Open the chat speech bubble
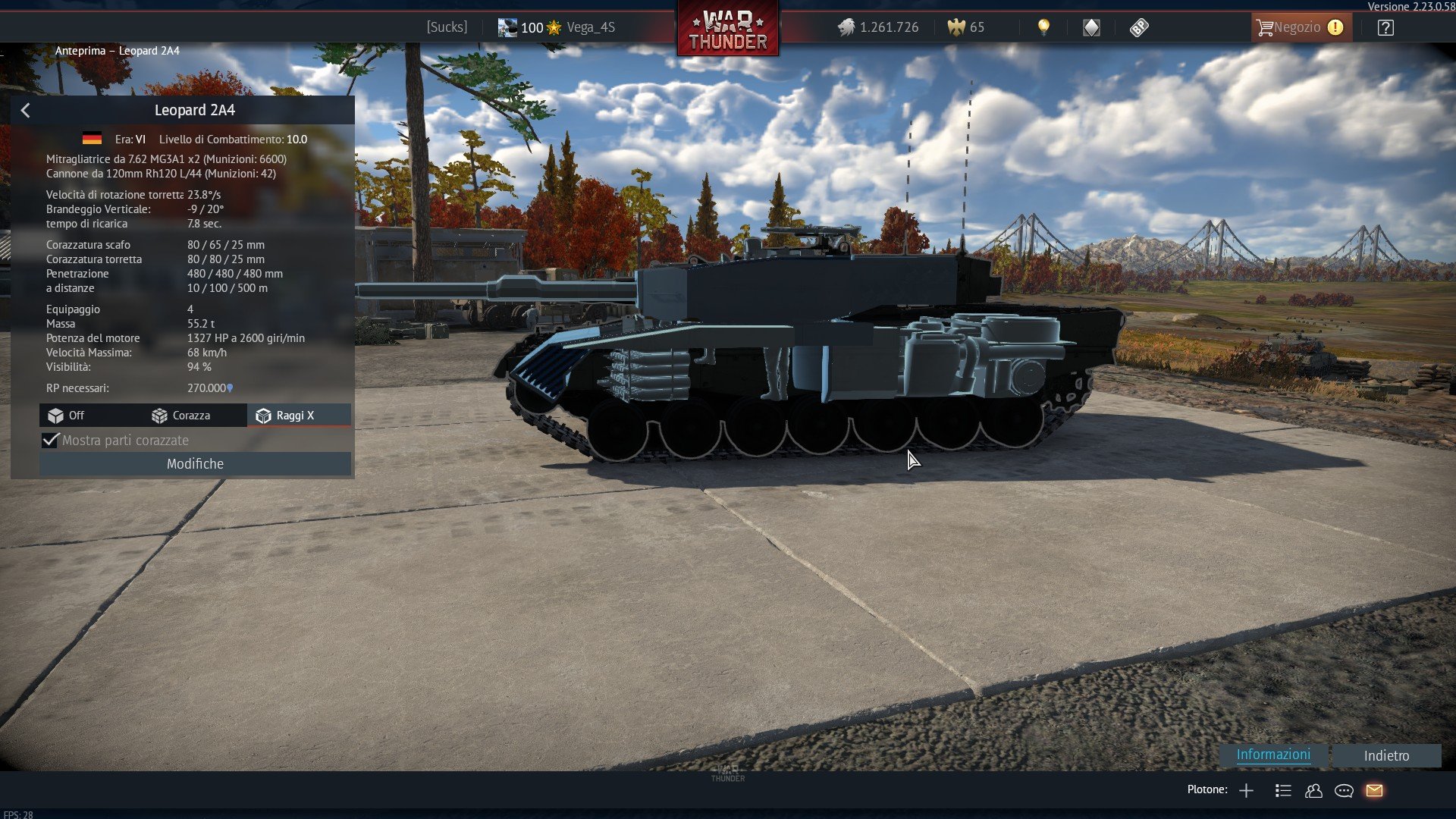The image size is (1456, 819). [1344, 791]
